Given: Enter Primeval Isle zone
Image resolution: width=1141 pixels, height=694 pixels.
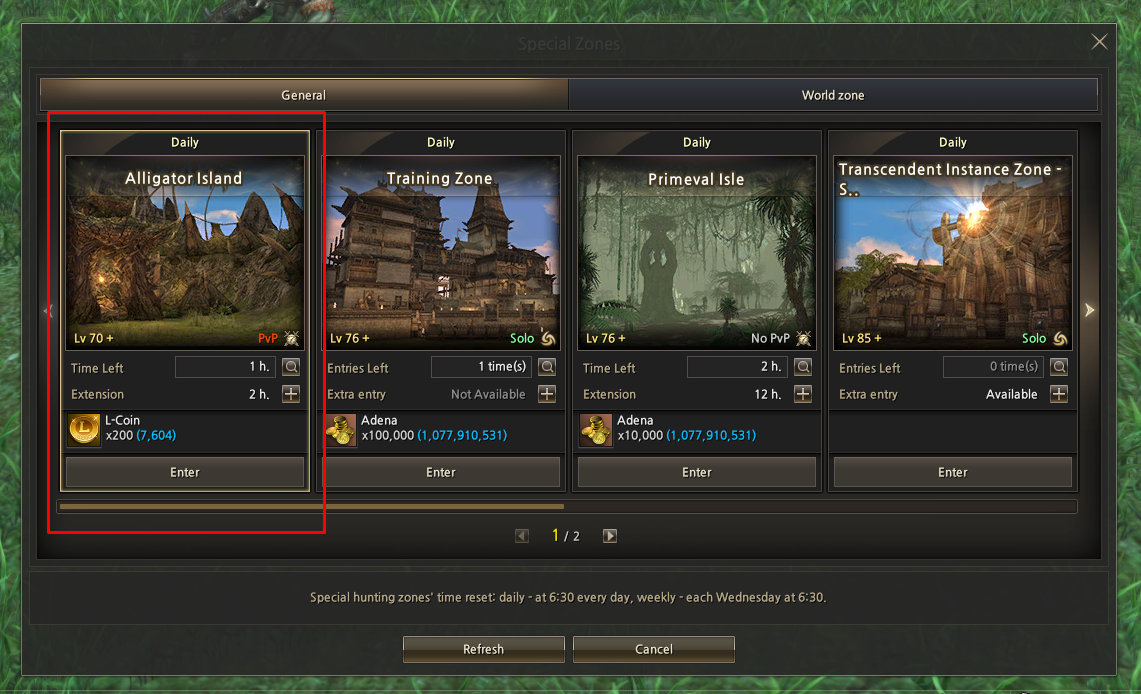Looking at the screenshot, I should (697, 472).
